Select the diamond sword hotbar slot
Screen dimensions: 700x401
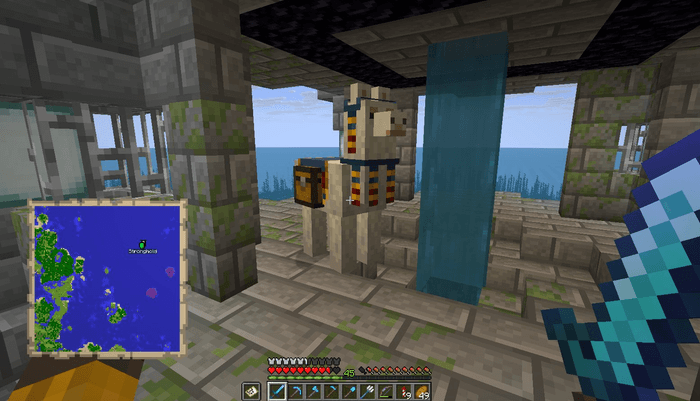tap(277, 390)
